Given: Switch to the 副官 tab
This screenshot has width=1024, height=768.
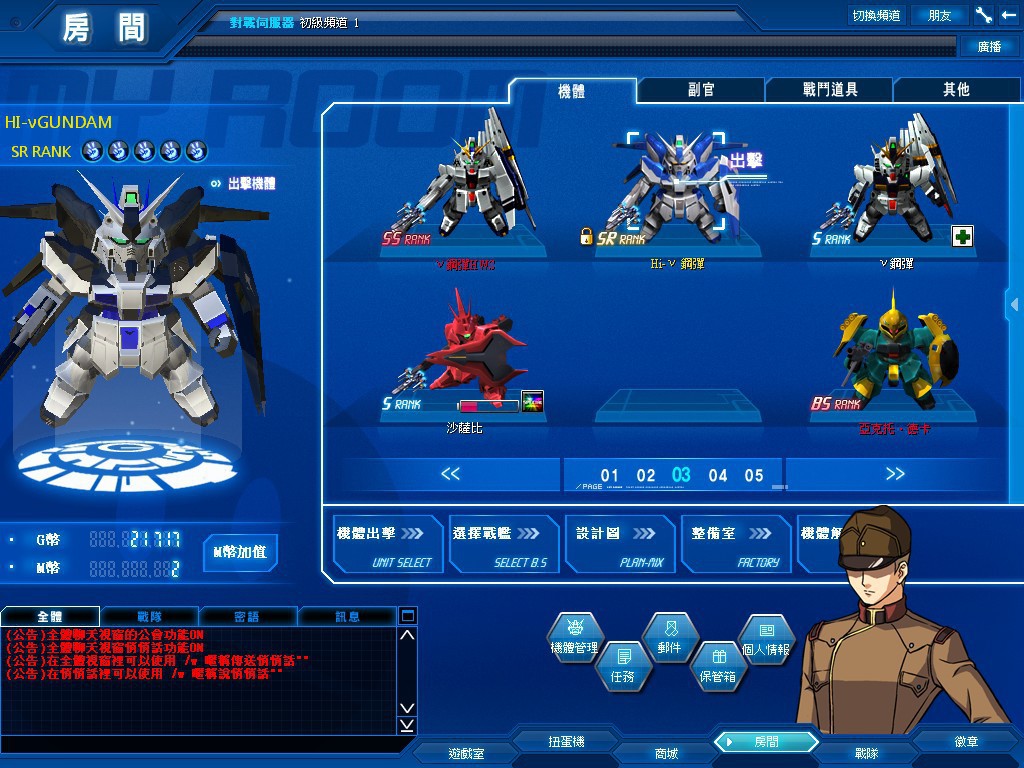Looking at the screenshot, I should tap(701, 90).
